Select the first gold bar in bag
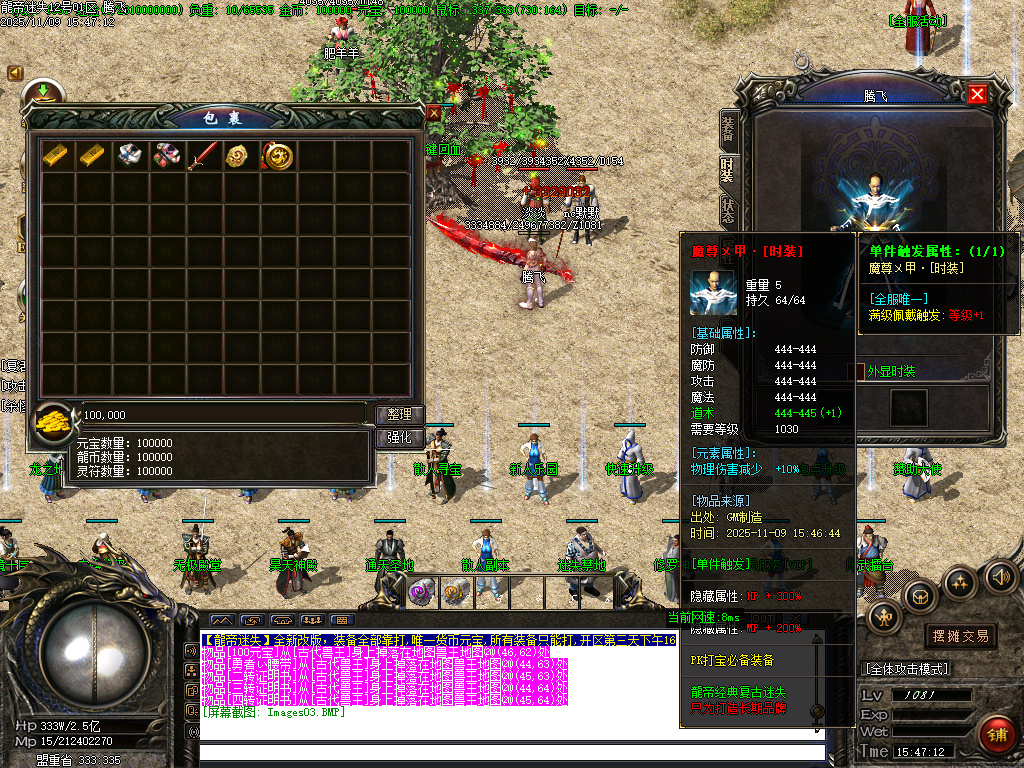 coord(56,155)
